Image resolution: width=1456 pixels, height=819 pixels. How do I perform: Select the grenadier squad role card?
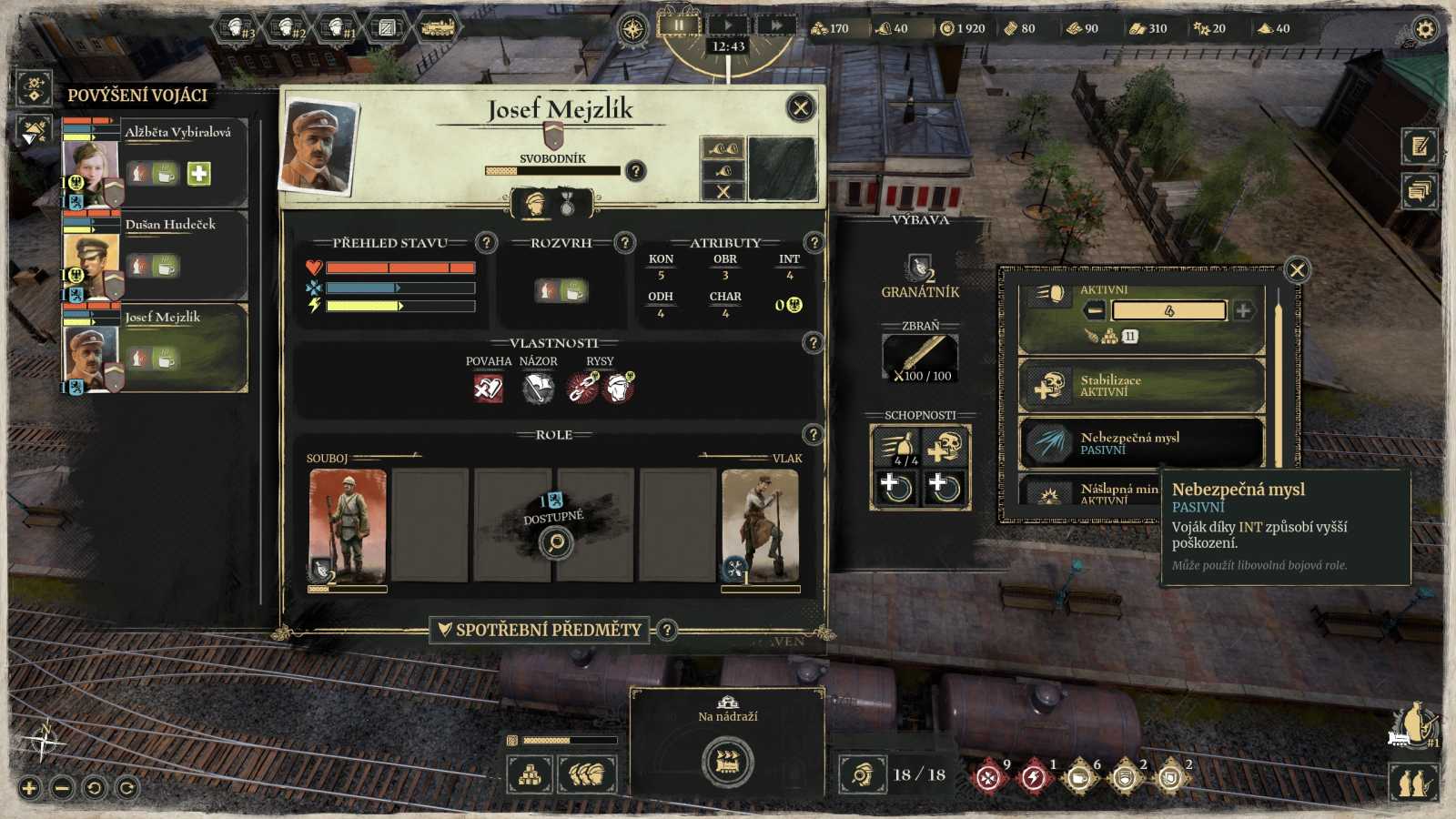348,527
